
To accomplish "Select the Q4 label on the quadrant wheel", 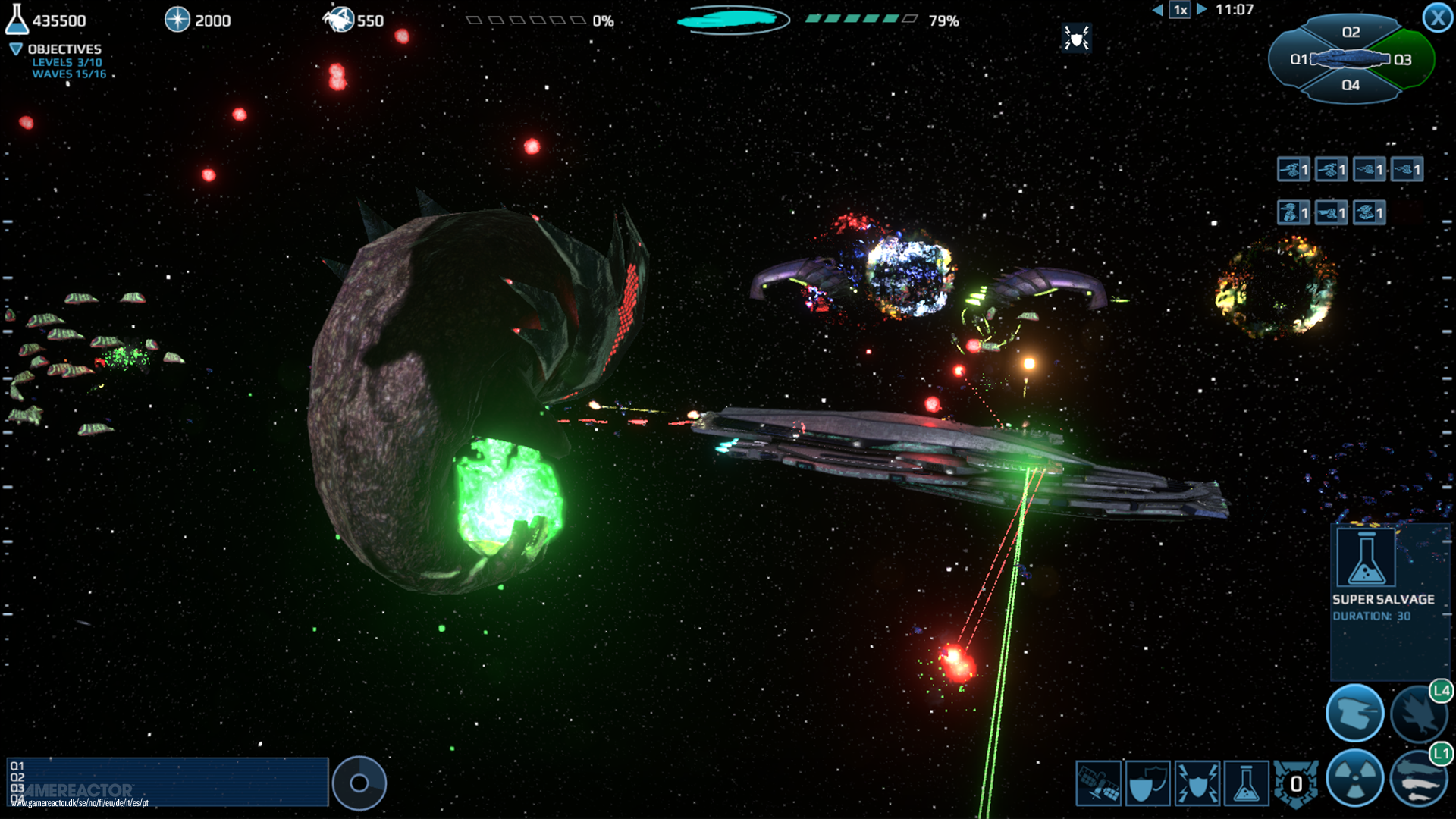I will [x=1351, y=86].
